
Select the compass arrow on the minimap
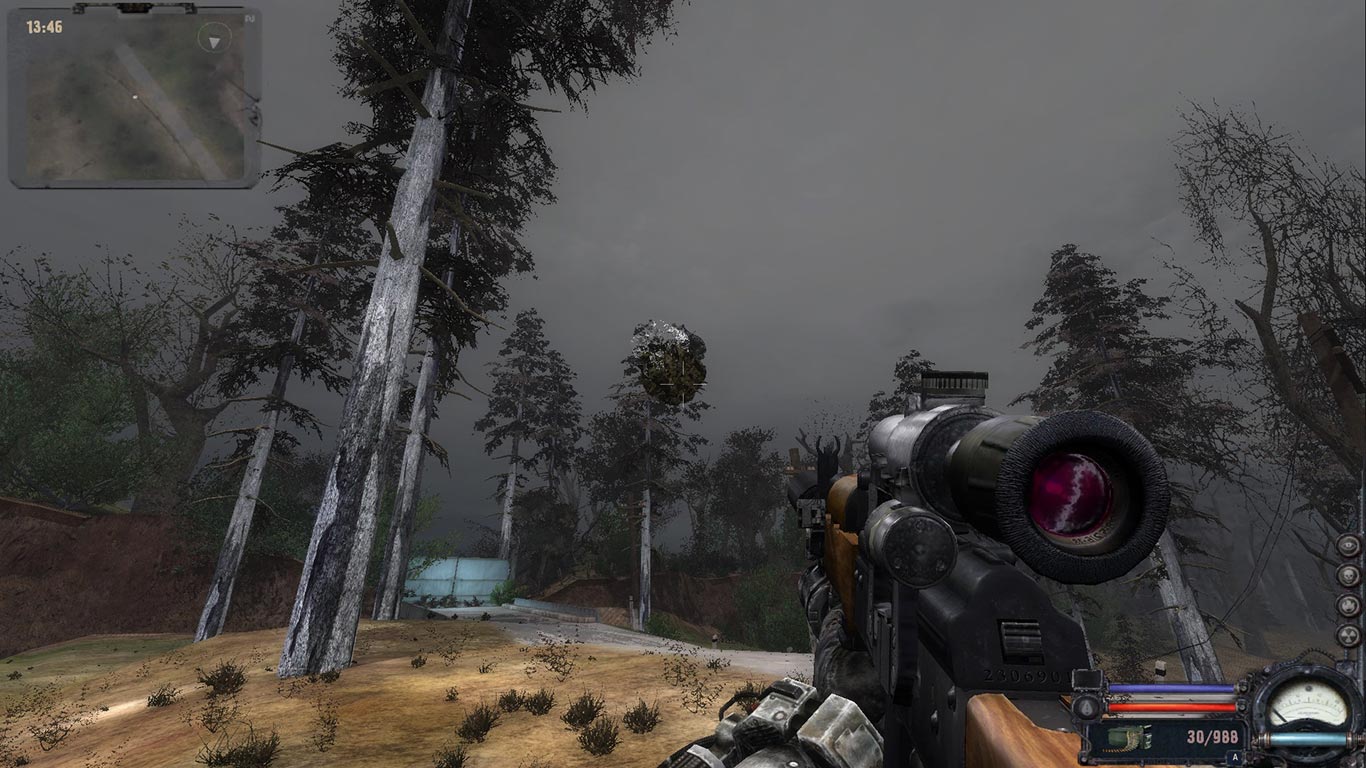tap(214, 40)
